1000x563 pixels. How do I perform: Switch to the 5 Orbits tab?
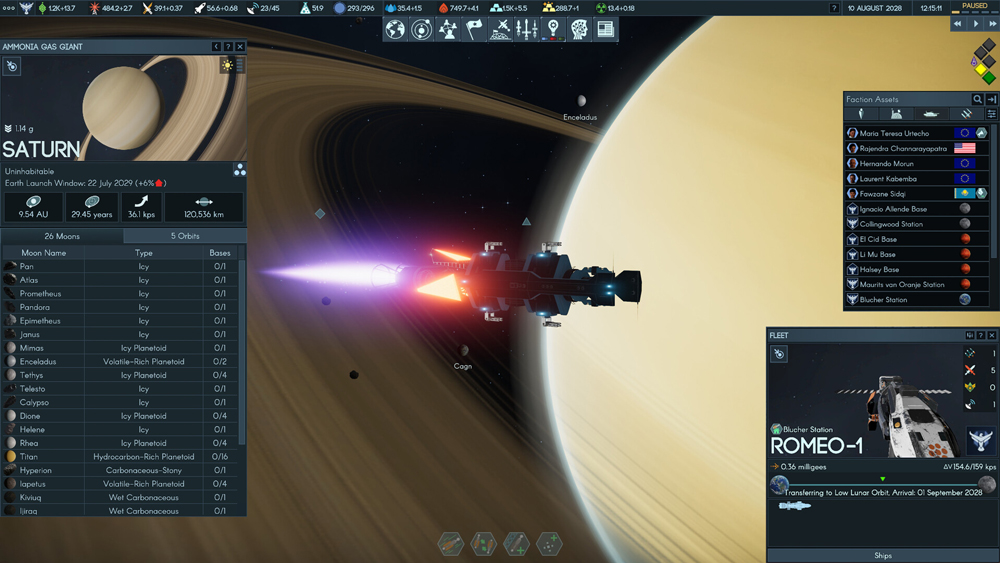(x=185, y=236)
